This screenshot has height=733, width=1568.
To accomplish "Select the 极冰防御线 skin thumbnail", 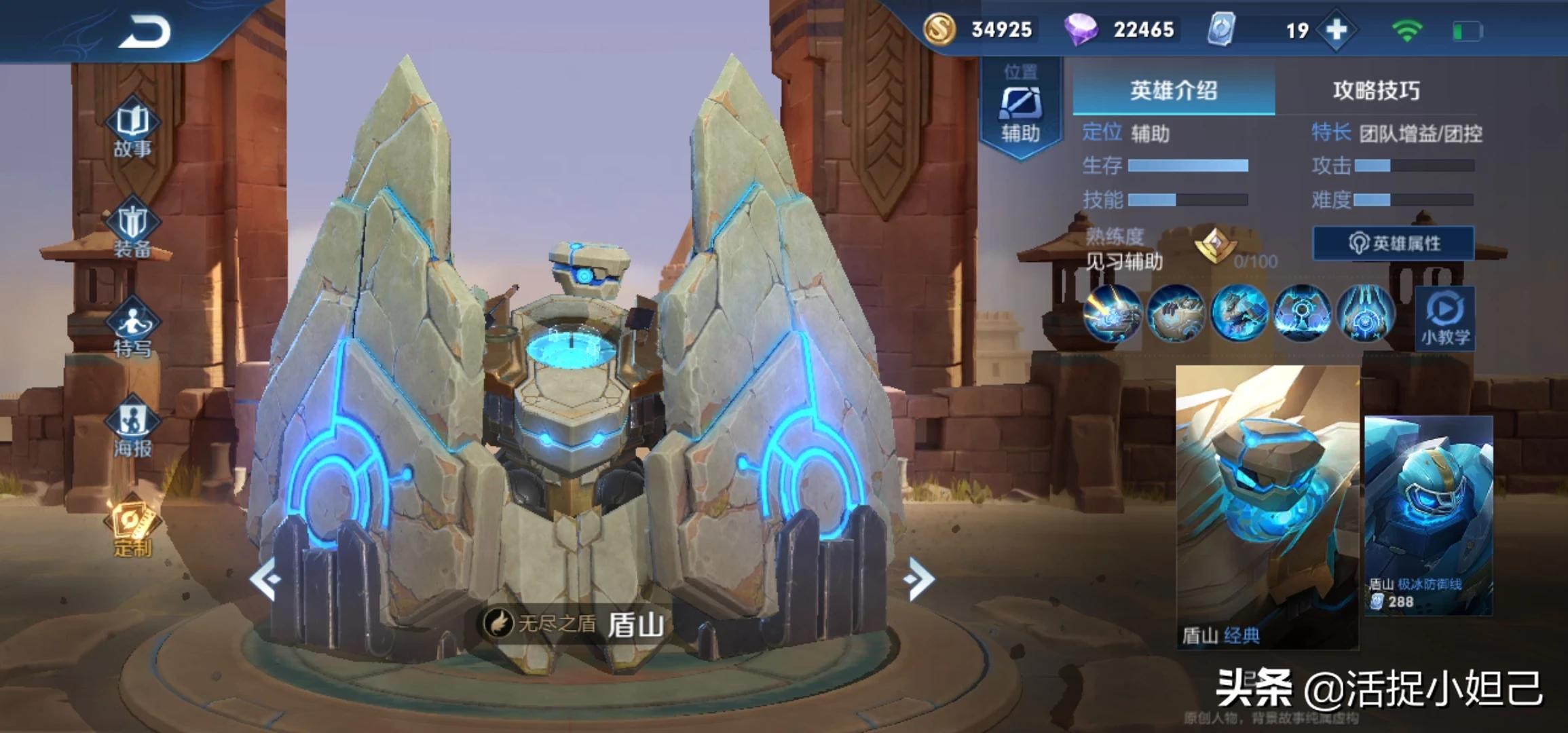I will (1428, 514).
